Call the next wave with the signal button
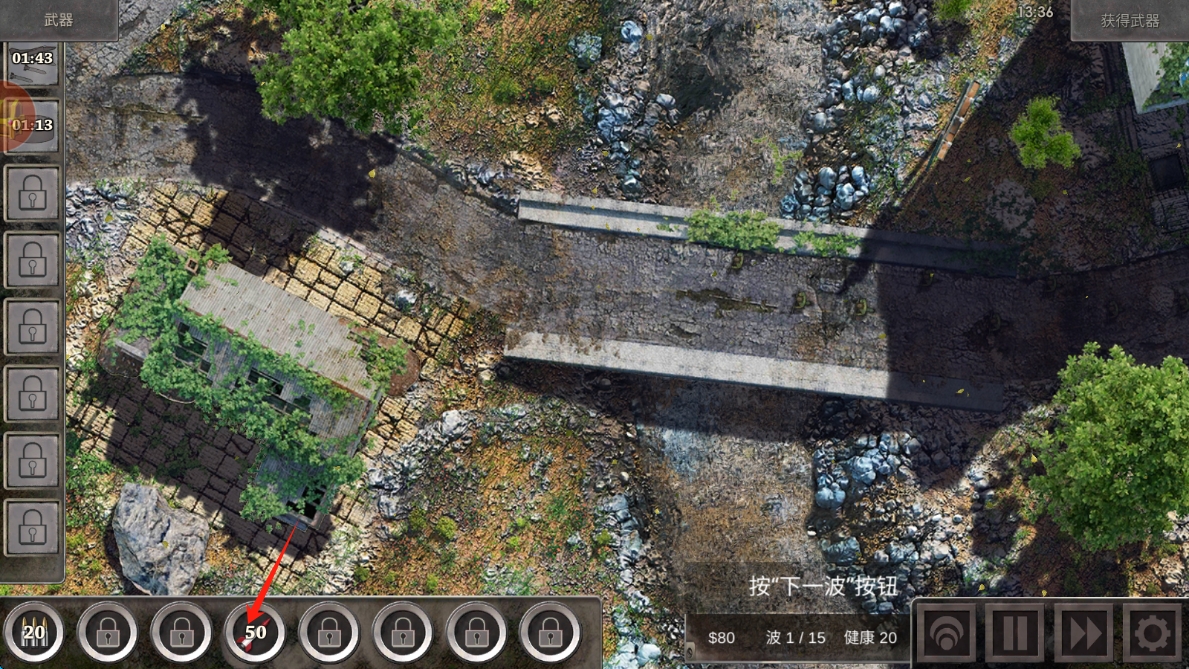Viewport: 1189px width, 669px height. coord(947,633)
